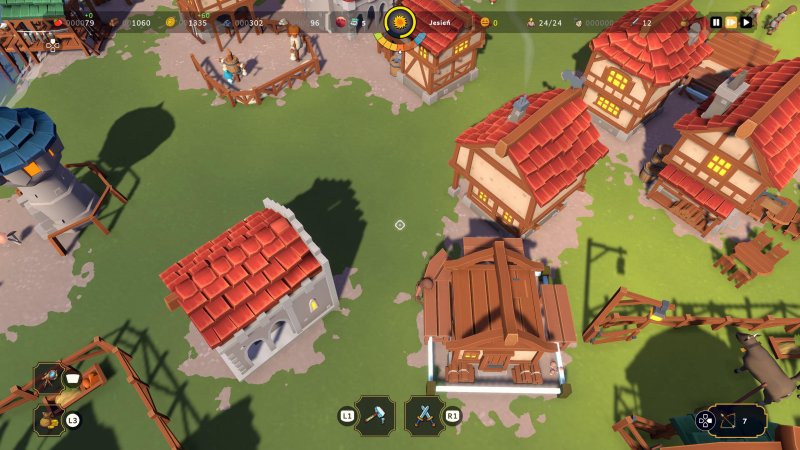
Task: Open the crossed swords combat menu
Action: tap(425, 415)
